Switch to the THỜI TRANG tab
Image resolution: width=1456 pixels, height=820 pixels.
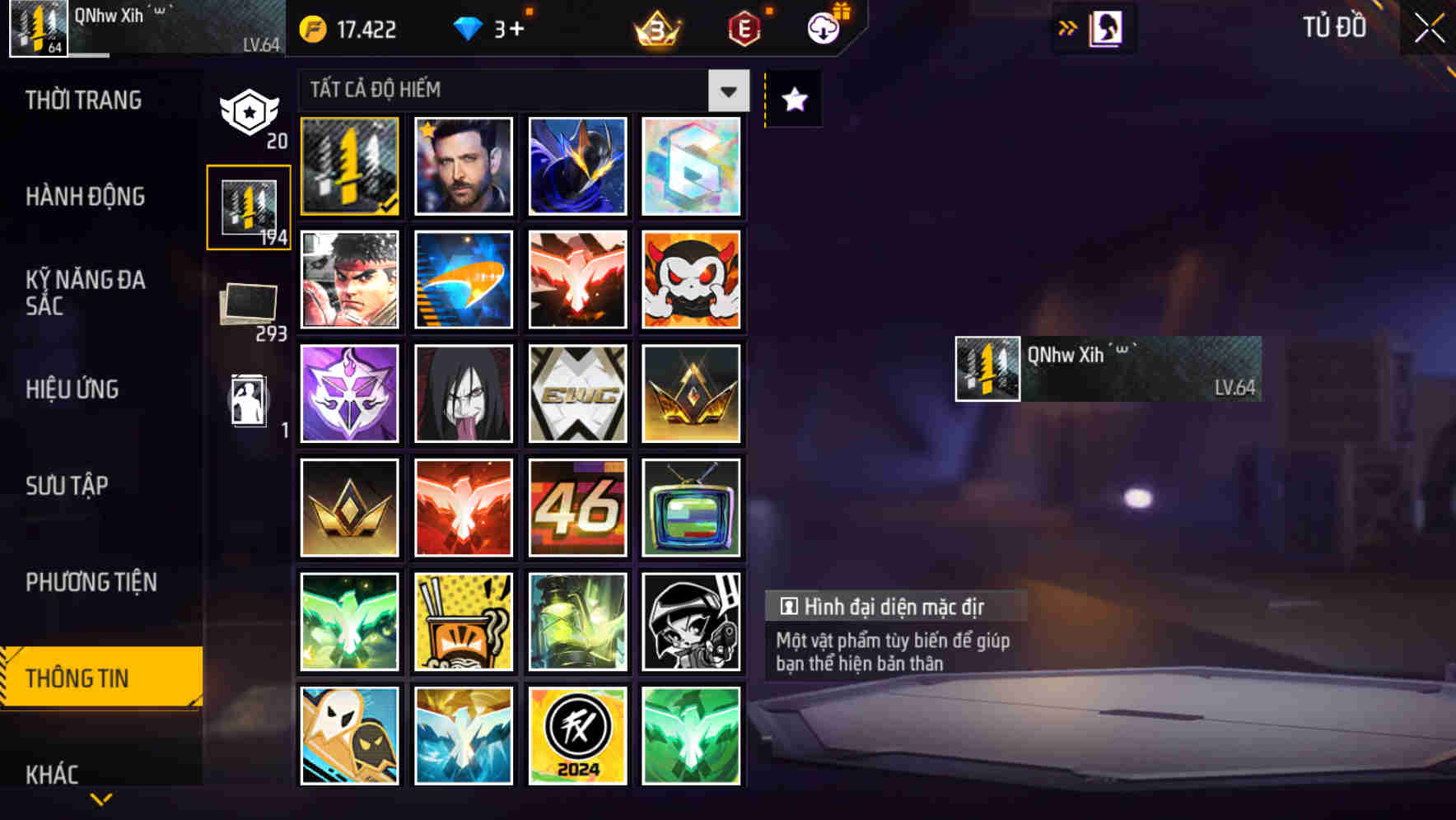pyautogui.click(x=82, y=100)
